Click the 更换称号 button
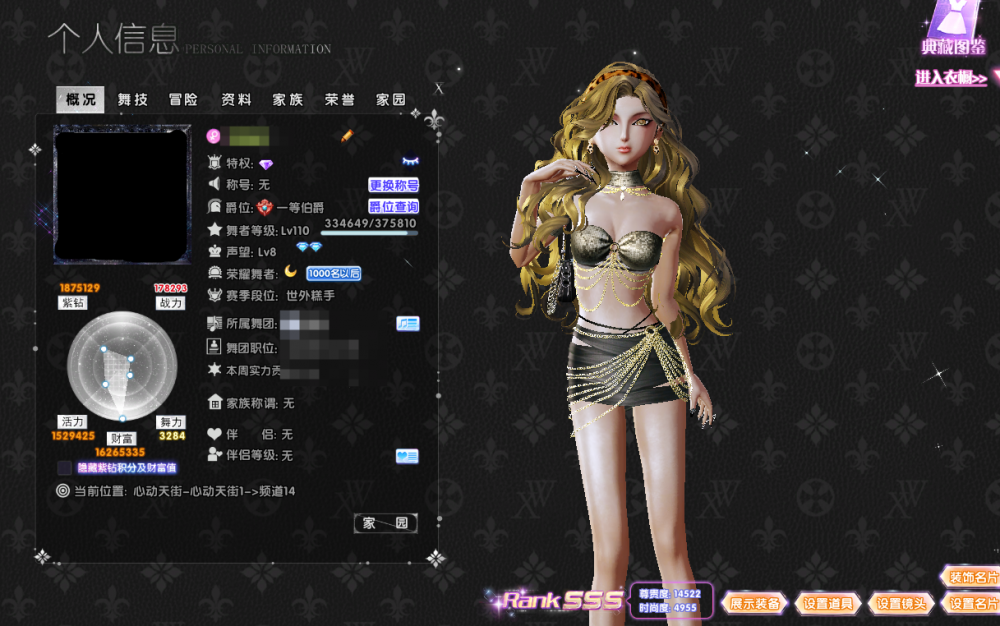This screenshot has height=626, width=1000. click(x=394, y=185)
